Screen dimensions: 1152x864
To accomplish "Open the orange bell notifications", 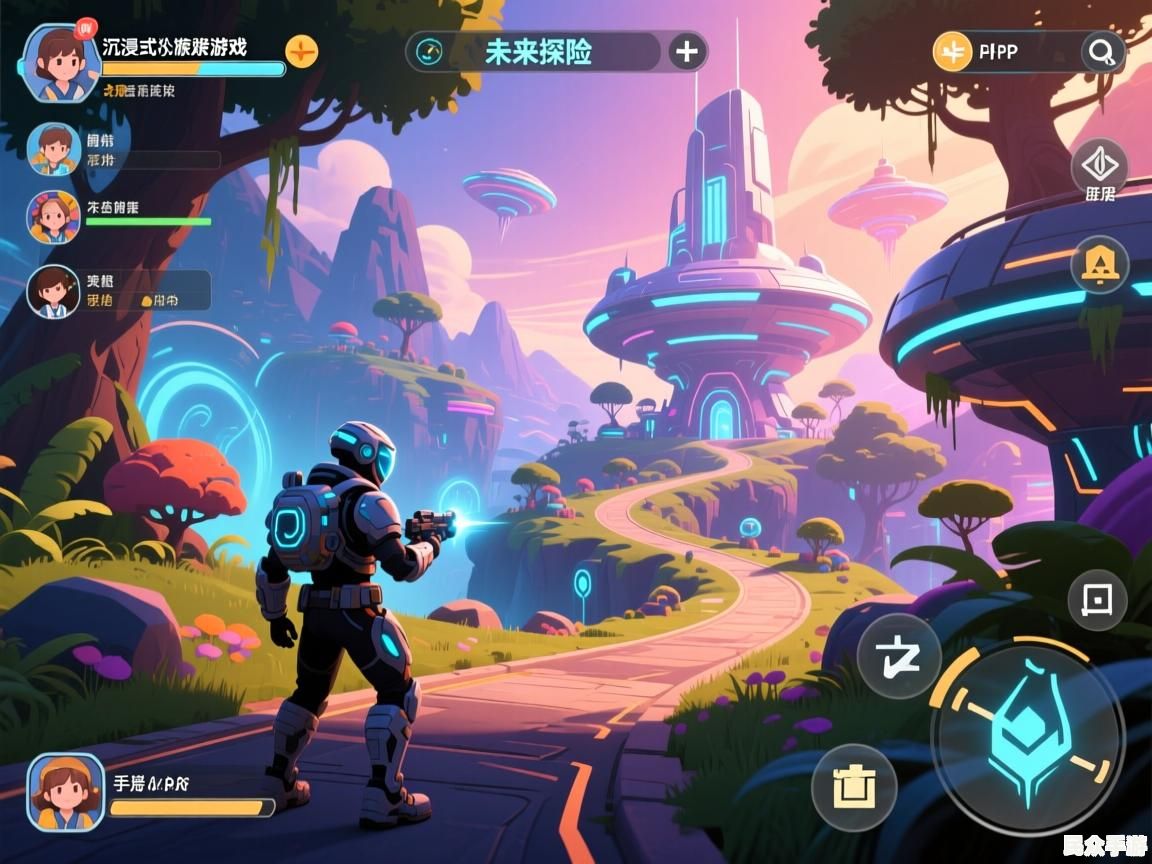I will tap(1100, 265).
